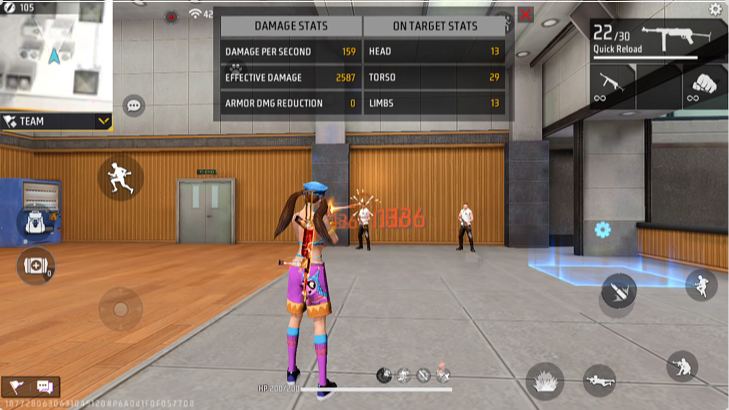Go prone with the lying figure button
Viewport: 729px width, 410px height.
[x=601, y=380]
